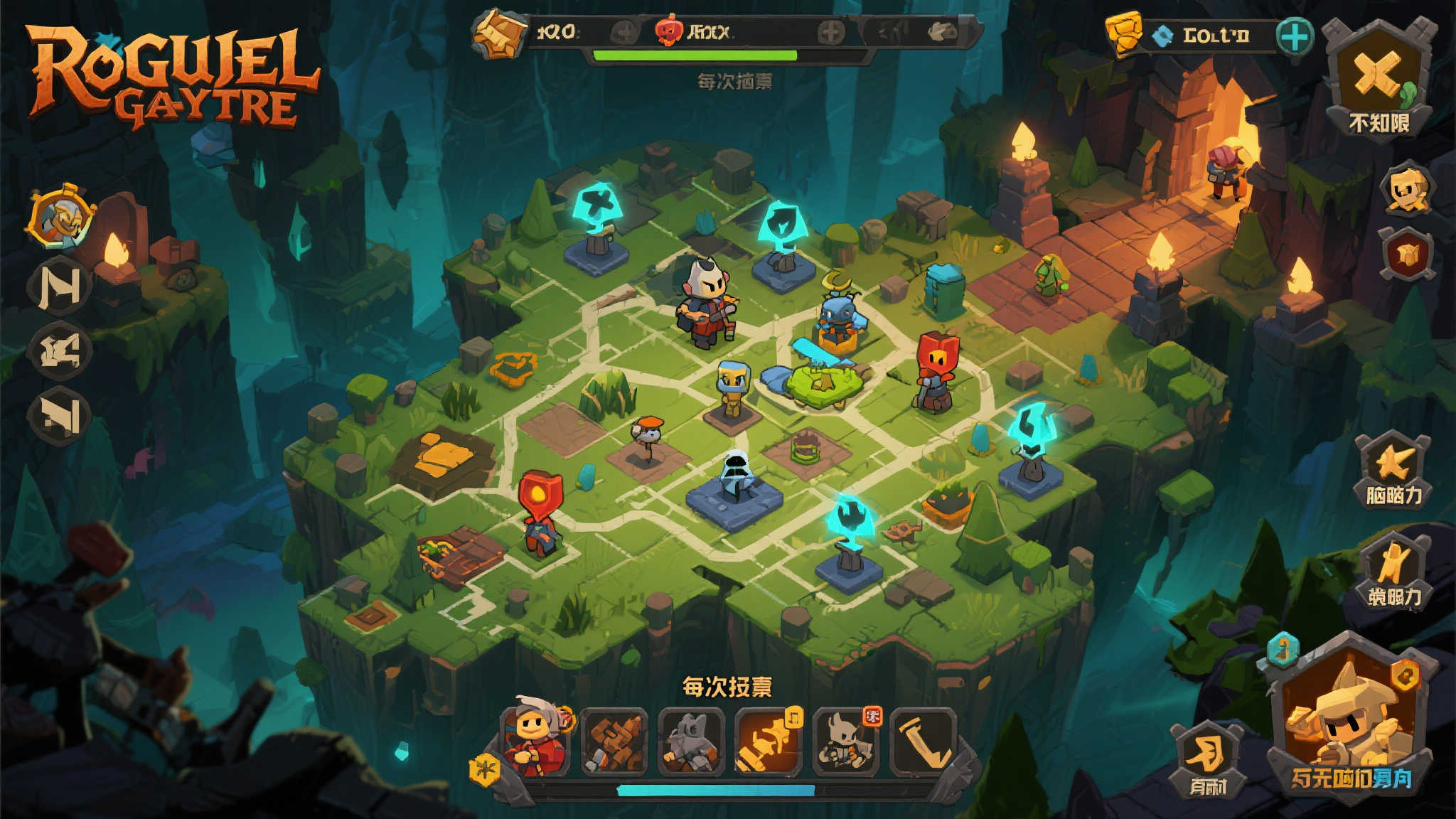
Task: Activate the highlighted golden hammer skill
Action: tap(769, 742)
